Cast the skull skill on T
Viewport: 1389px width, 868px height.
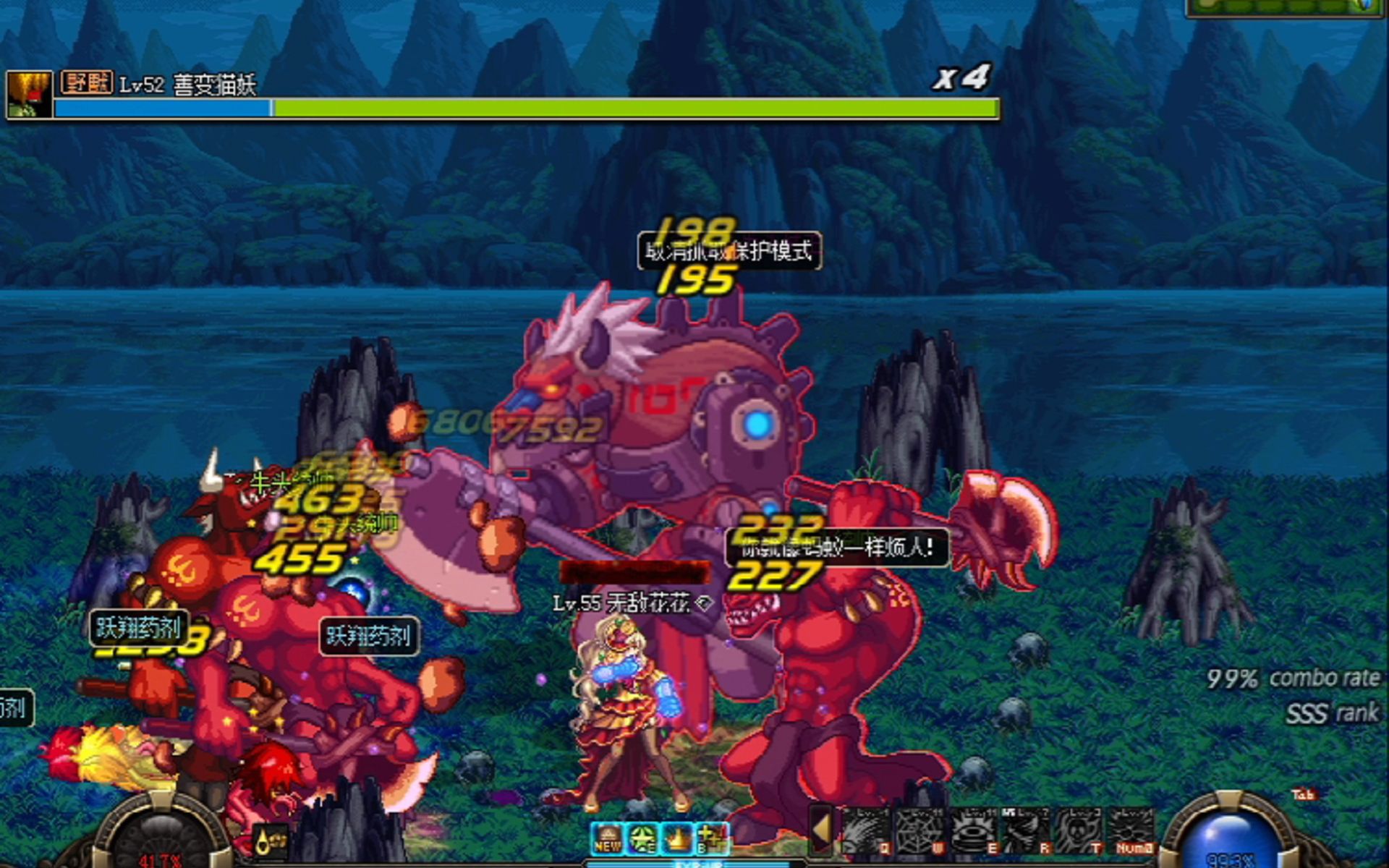(x=1079, y=830)
